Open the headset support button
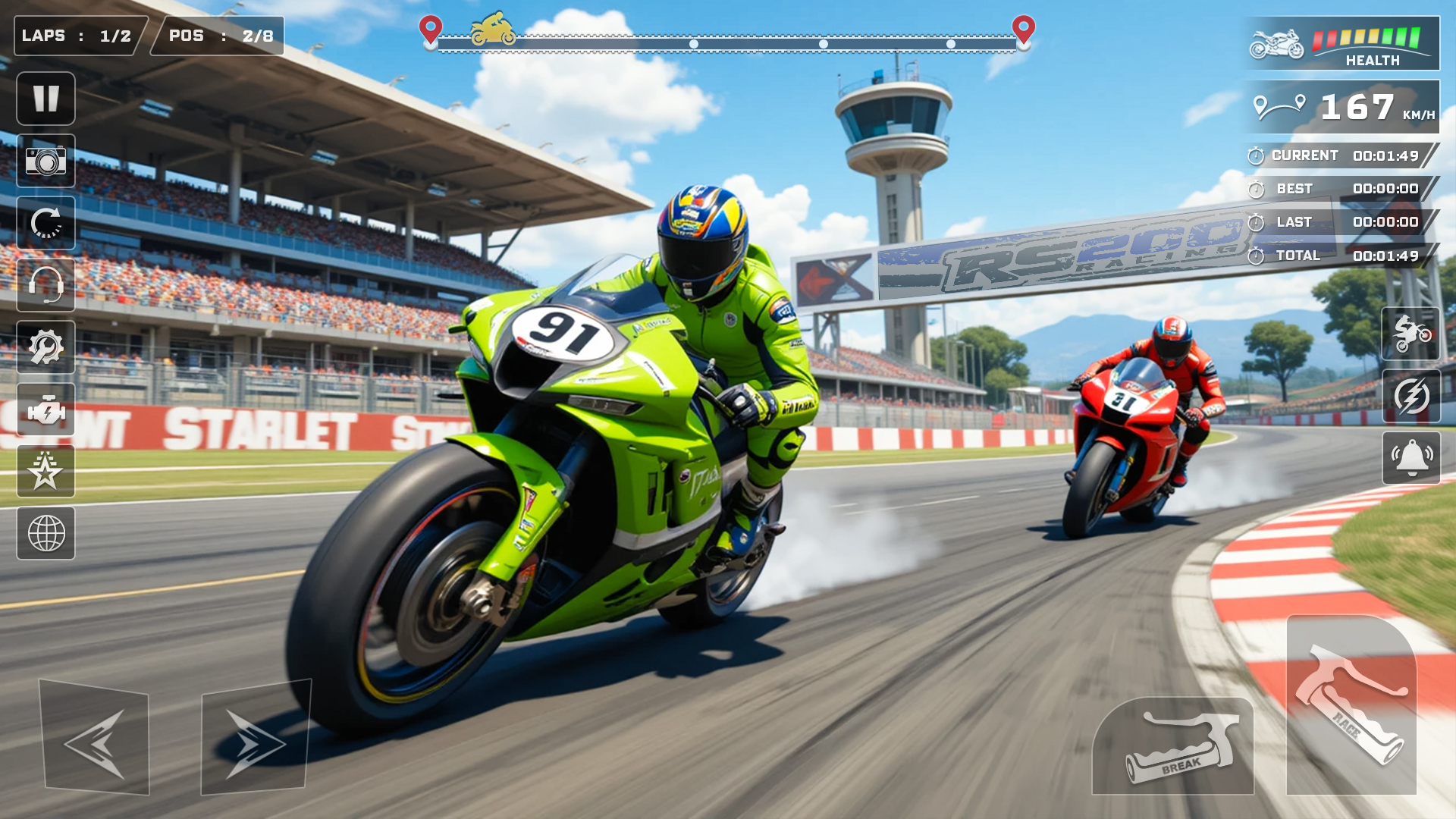The image size is (1456, 819). coord(45,285)
